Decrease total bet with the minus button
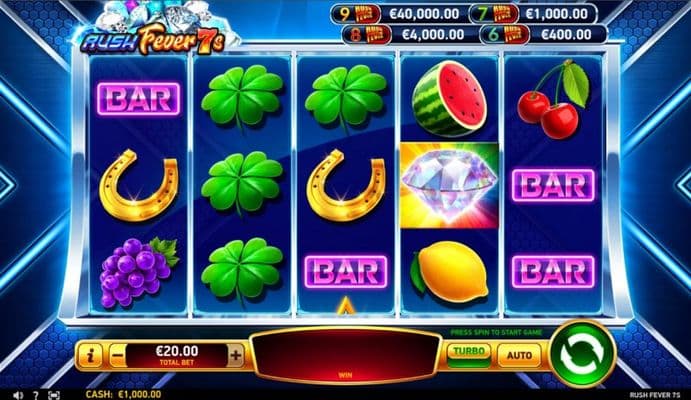Screen dimensions: 691x400 (x=118, y=354)
